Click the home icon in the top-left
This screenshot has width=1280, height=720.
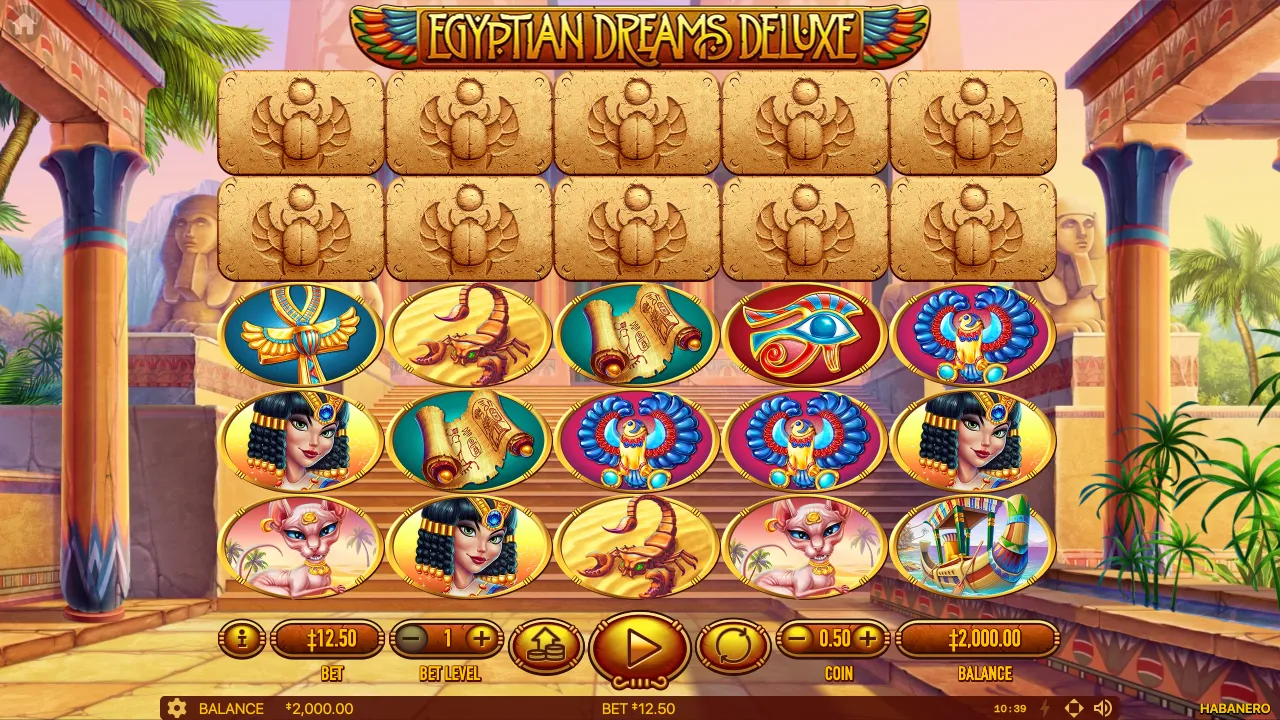(x=22, y=25)
